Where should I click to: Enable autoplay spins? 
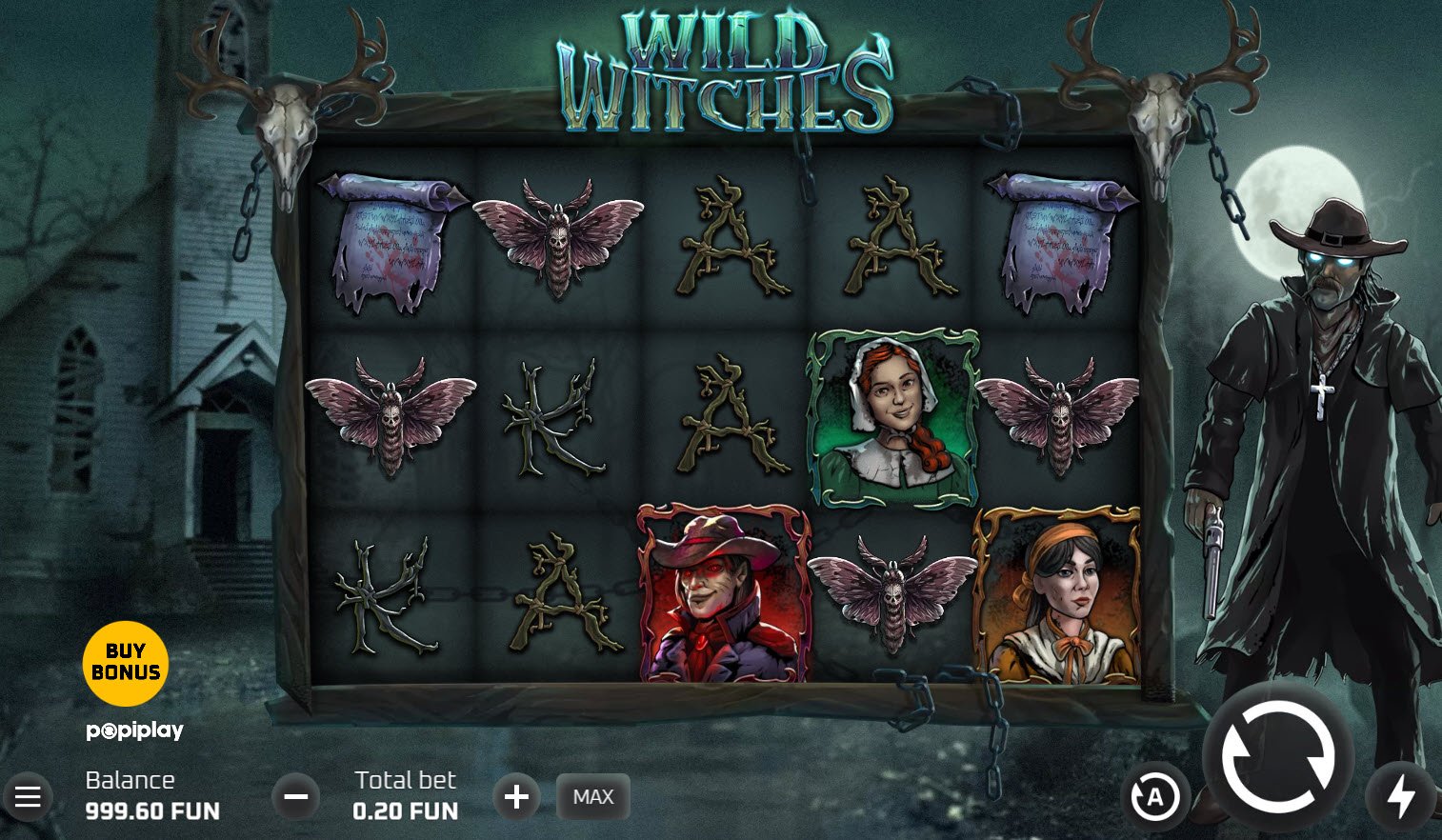pyautogui.click(x=1155, y=797)
